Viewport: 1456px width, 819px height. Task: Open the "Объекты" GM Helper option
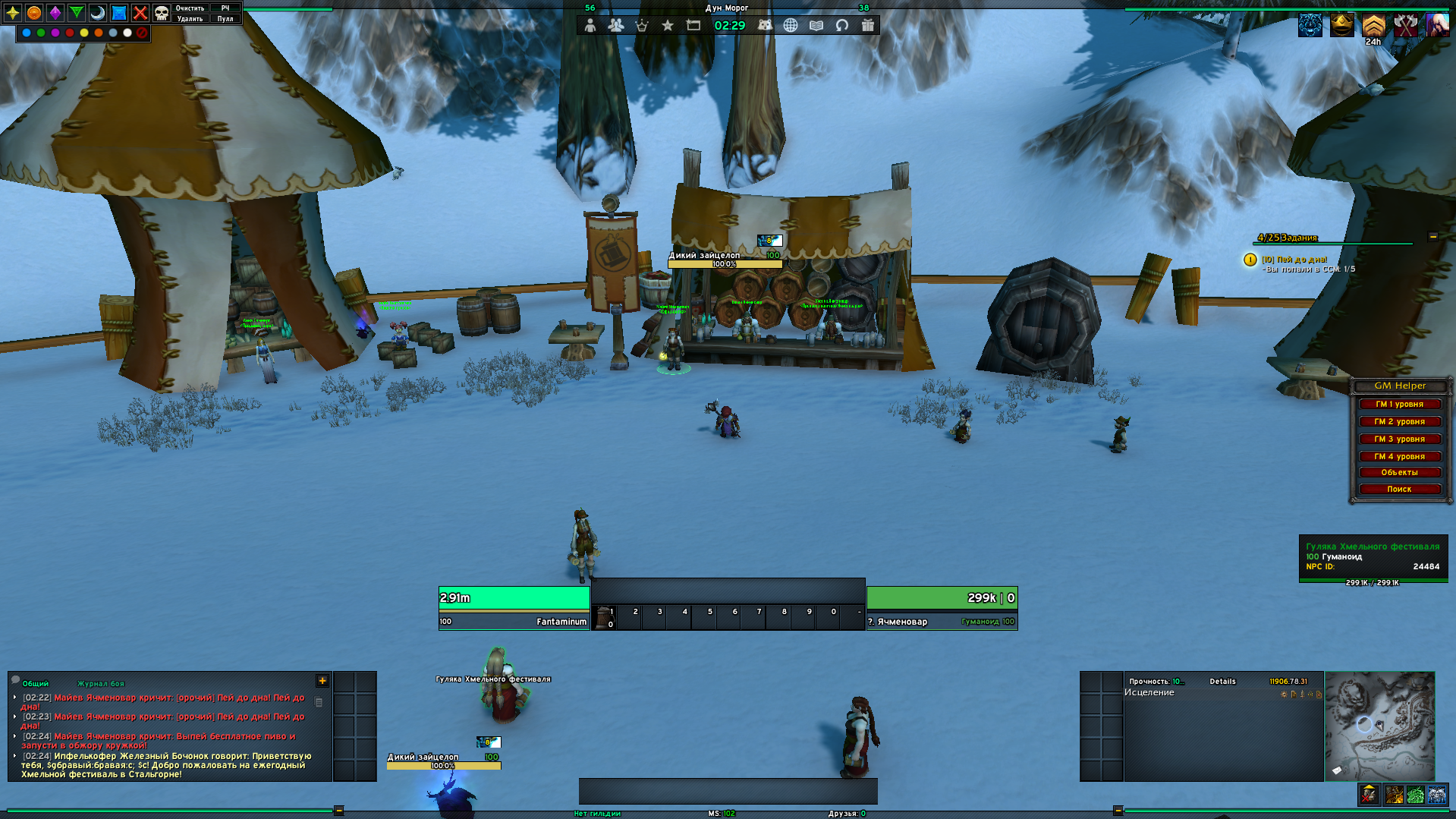(x=1399, y=472)
